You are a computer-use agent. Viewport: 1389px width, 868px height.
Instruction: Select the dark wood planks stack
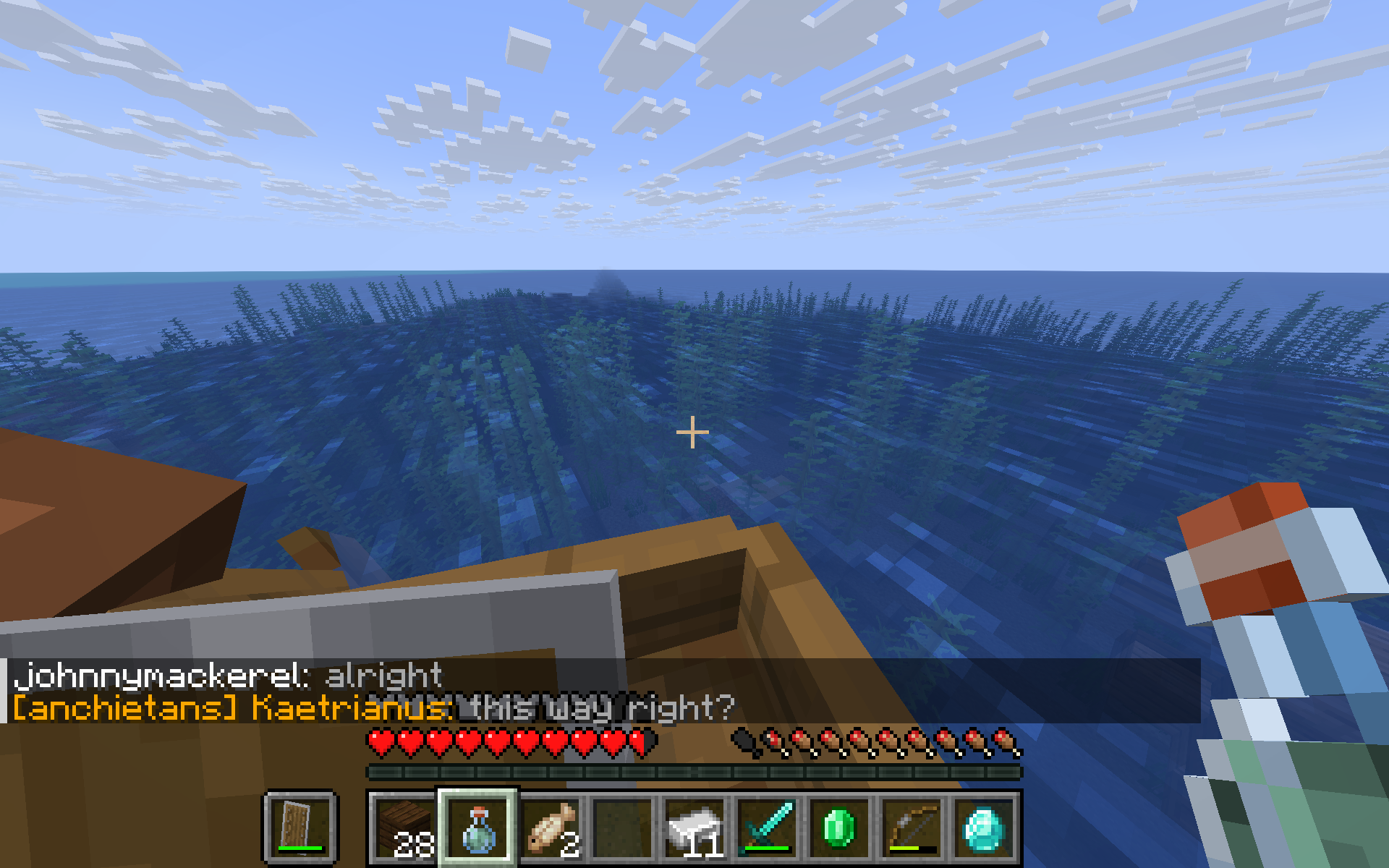pyautogui.click(x=404, y=827)
